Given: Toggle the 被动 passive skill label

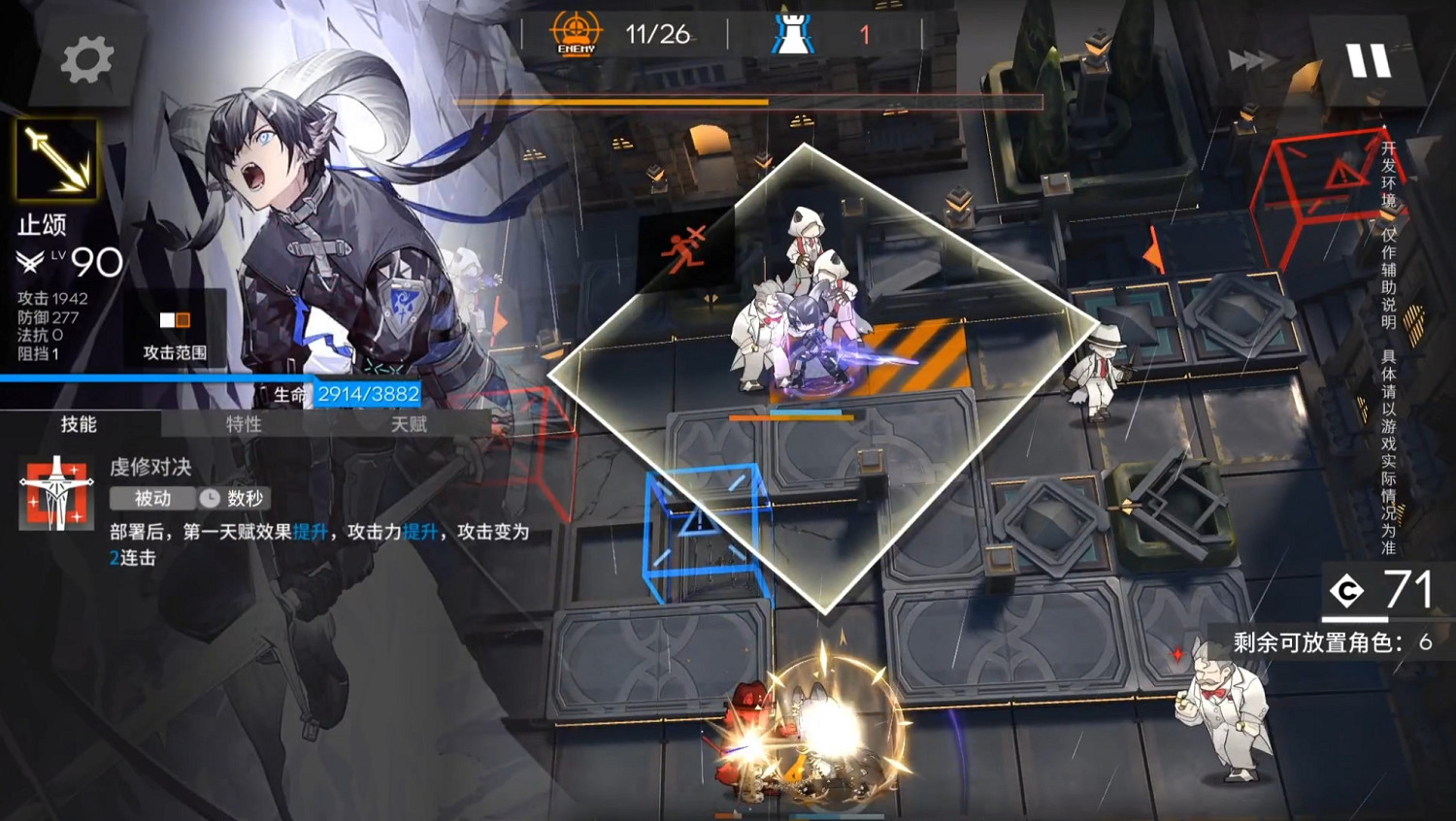Looking at the screenshot, I should click(150, 499).
